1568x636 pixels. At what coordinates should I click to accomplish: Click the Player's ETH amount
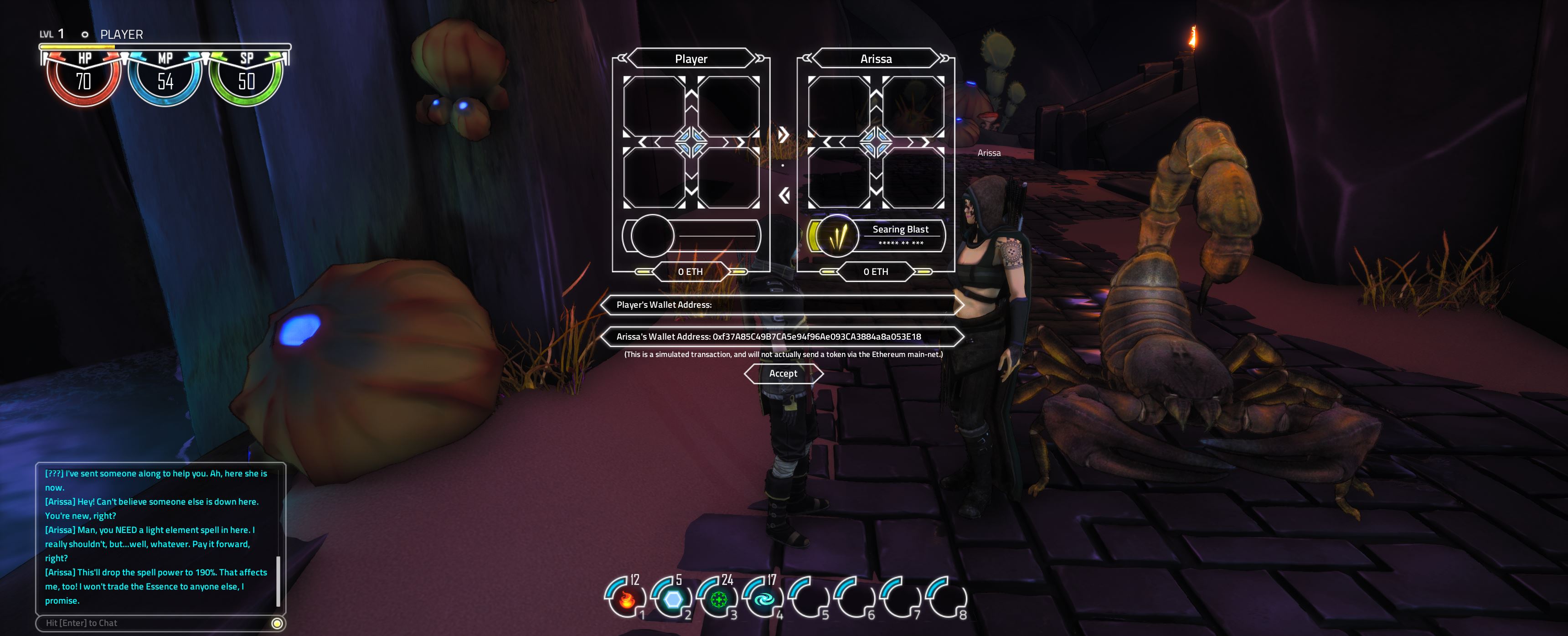(690, 271)
